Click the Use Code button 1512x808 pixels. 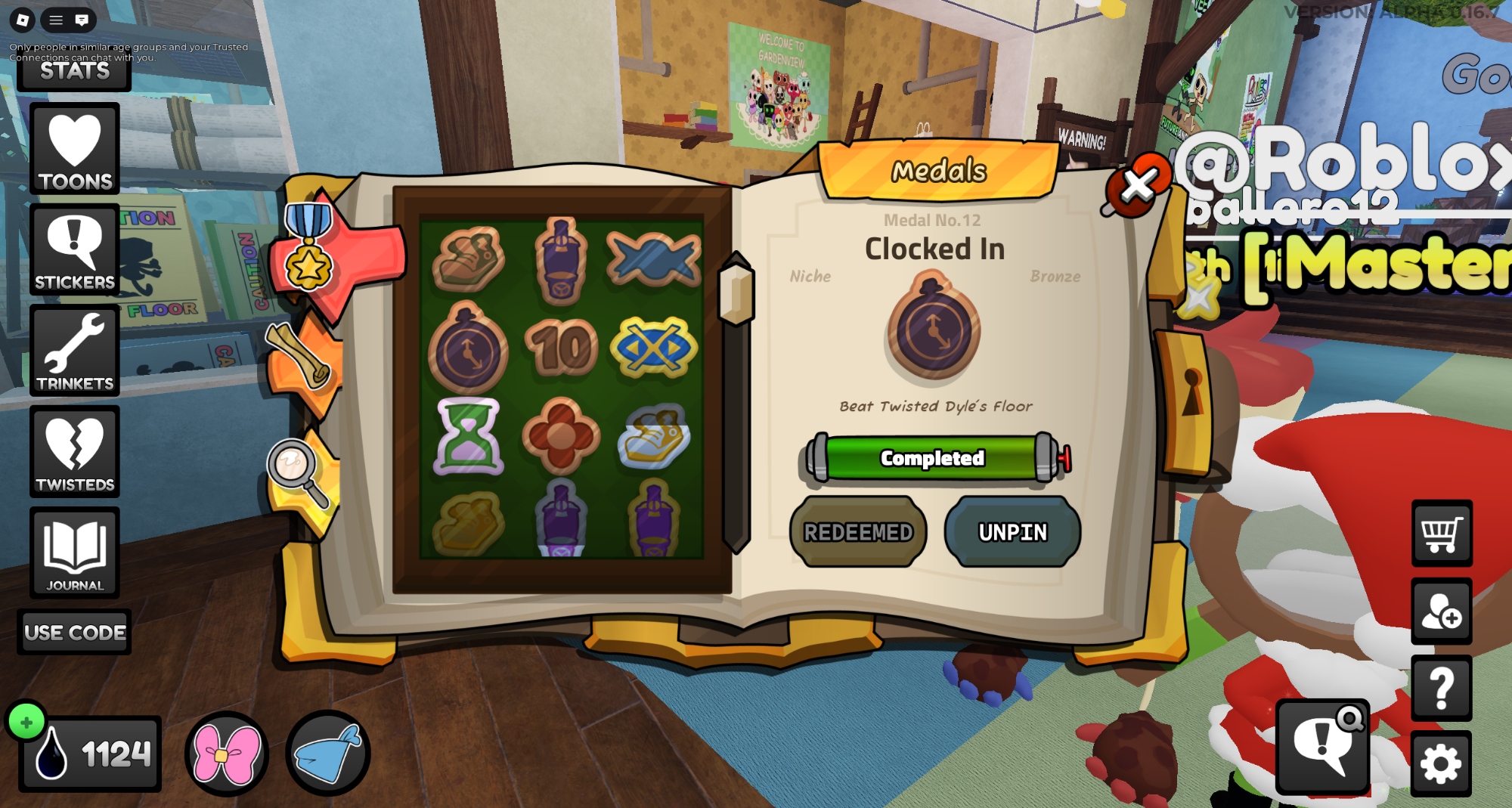[x=75, y=632]
